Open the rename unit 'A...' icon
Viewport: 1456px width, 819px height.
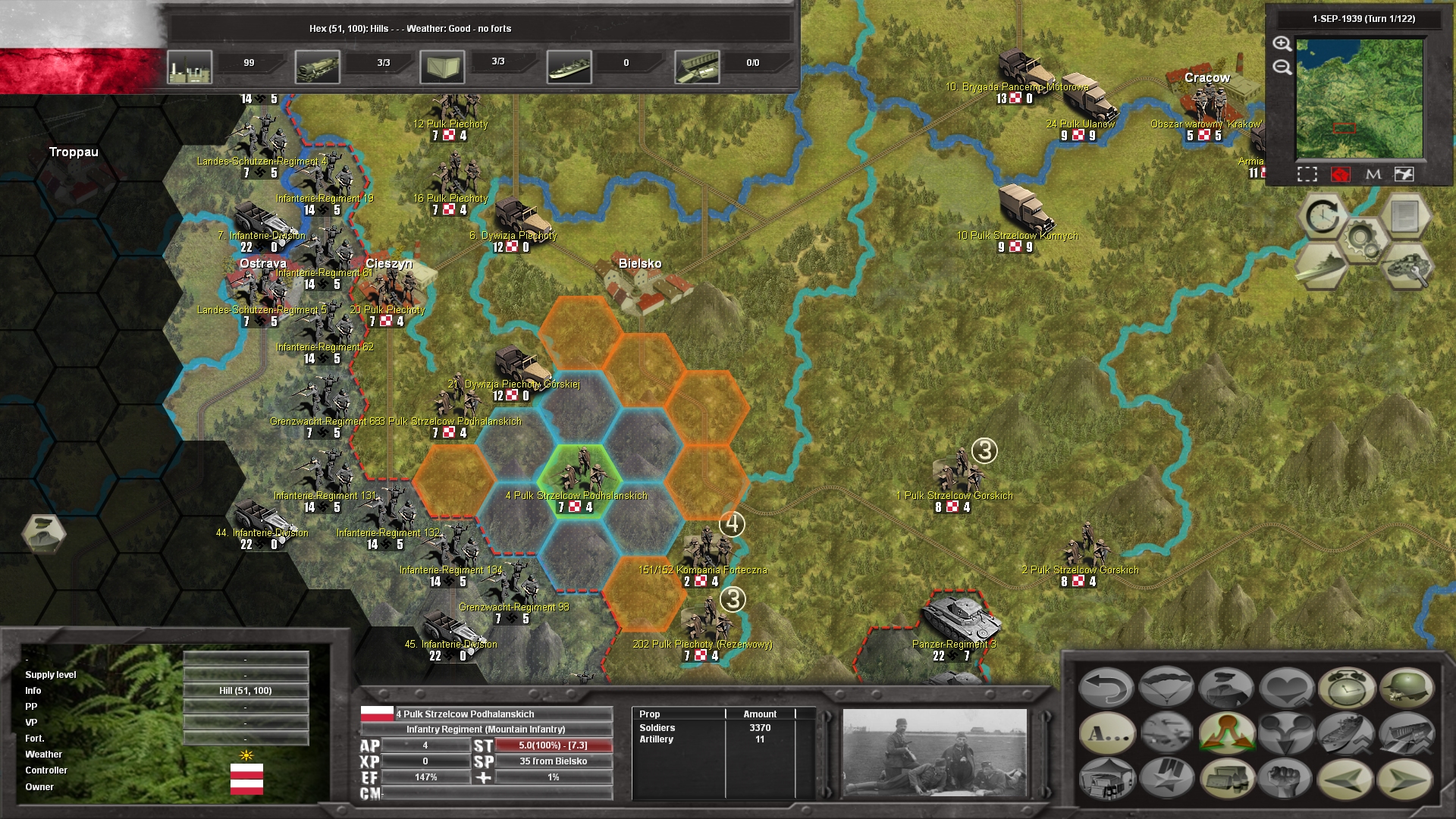pos(1106,734)
